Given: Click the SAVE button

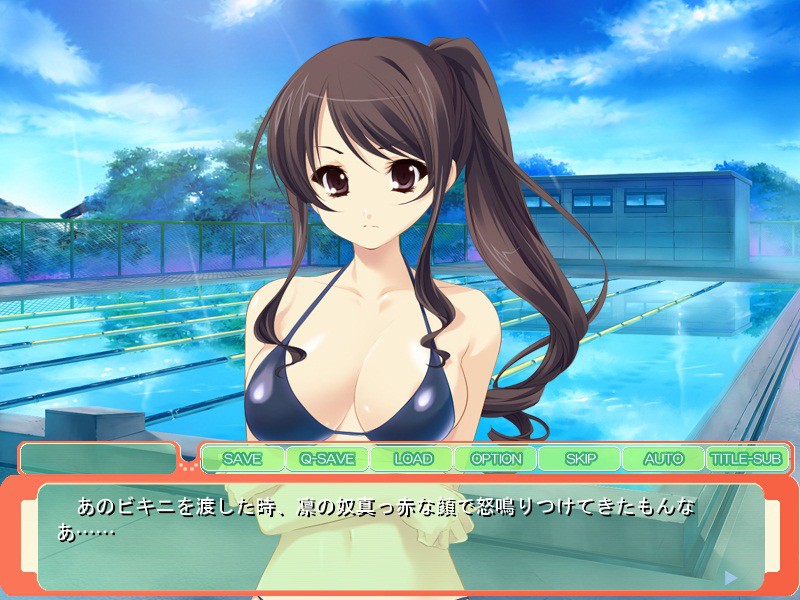Looking at the screenshot, I should point(242,459).
